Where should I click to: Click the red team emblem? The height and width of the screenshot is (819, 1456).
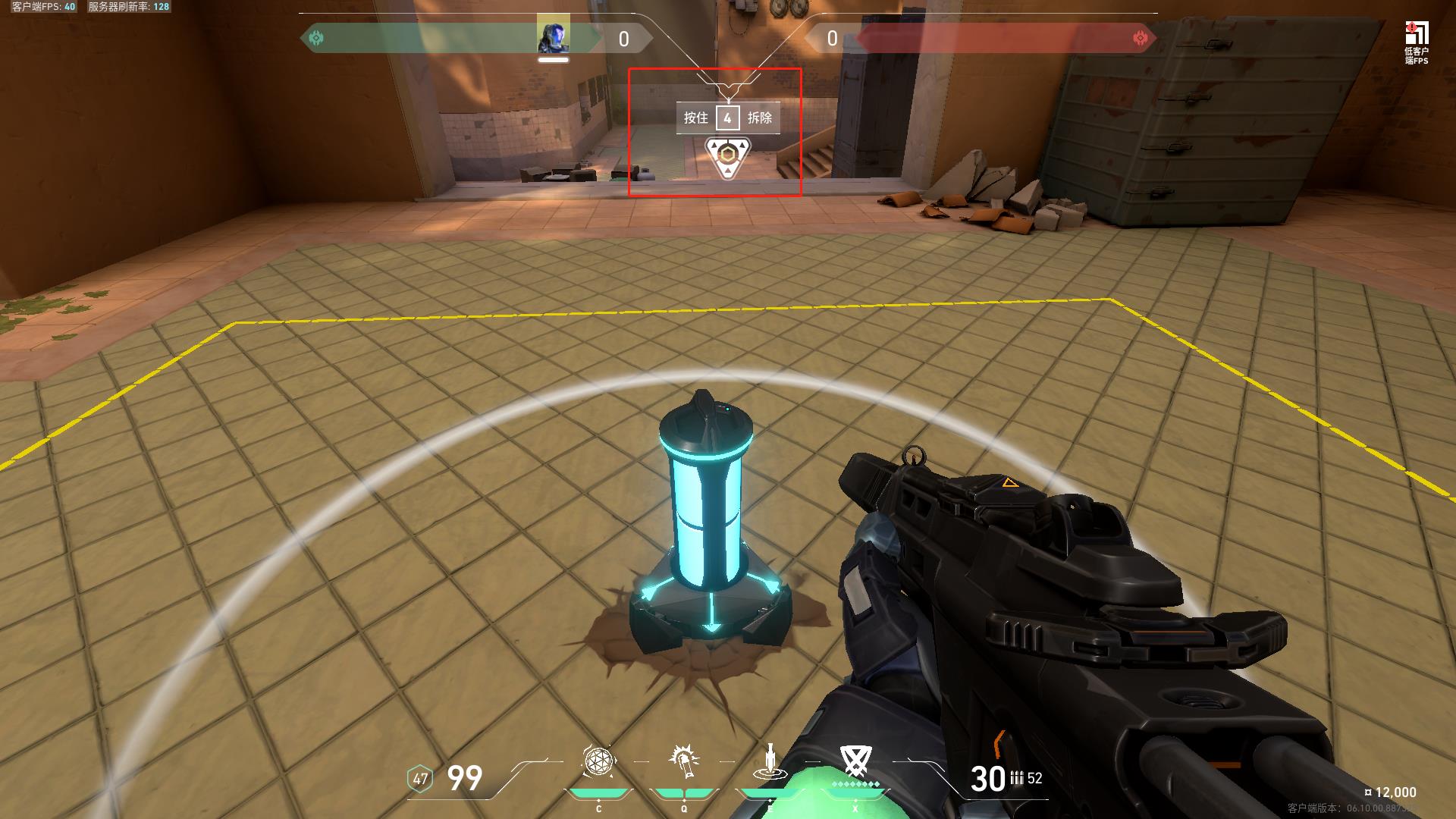click(1140, 38)
